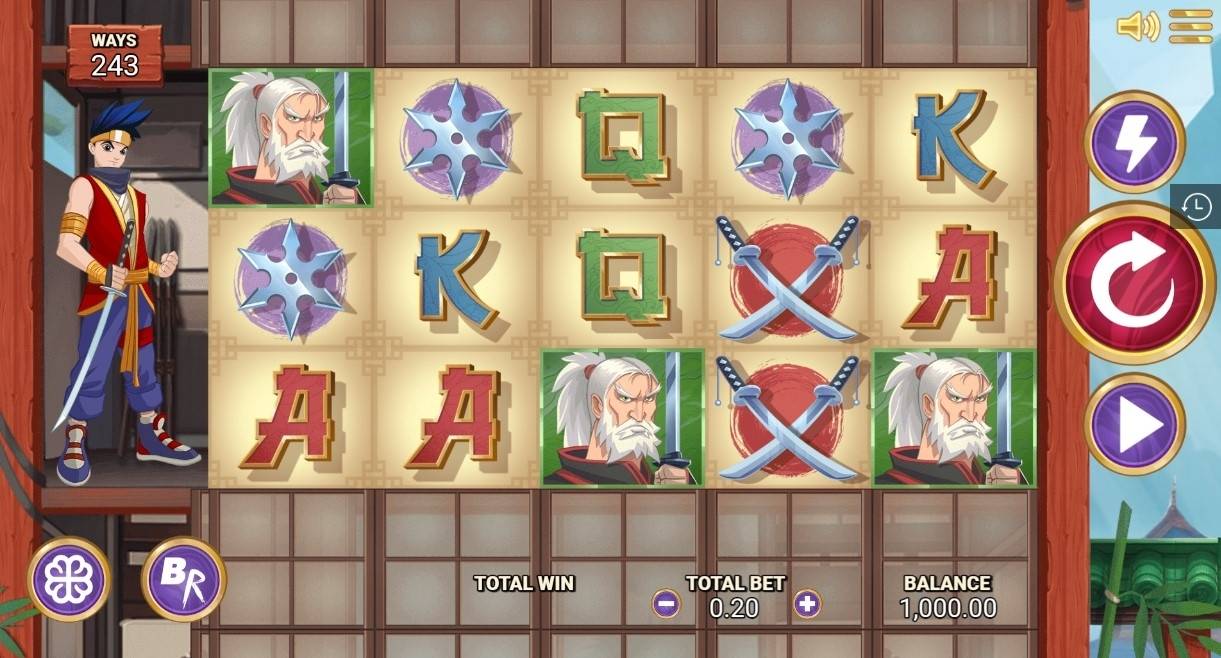This screenshot has height=658, width=1221.
Task: Click the purple clover icon button
Action: [69, 579]
